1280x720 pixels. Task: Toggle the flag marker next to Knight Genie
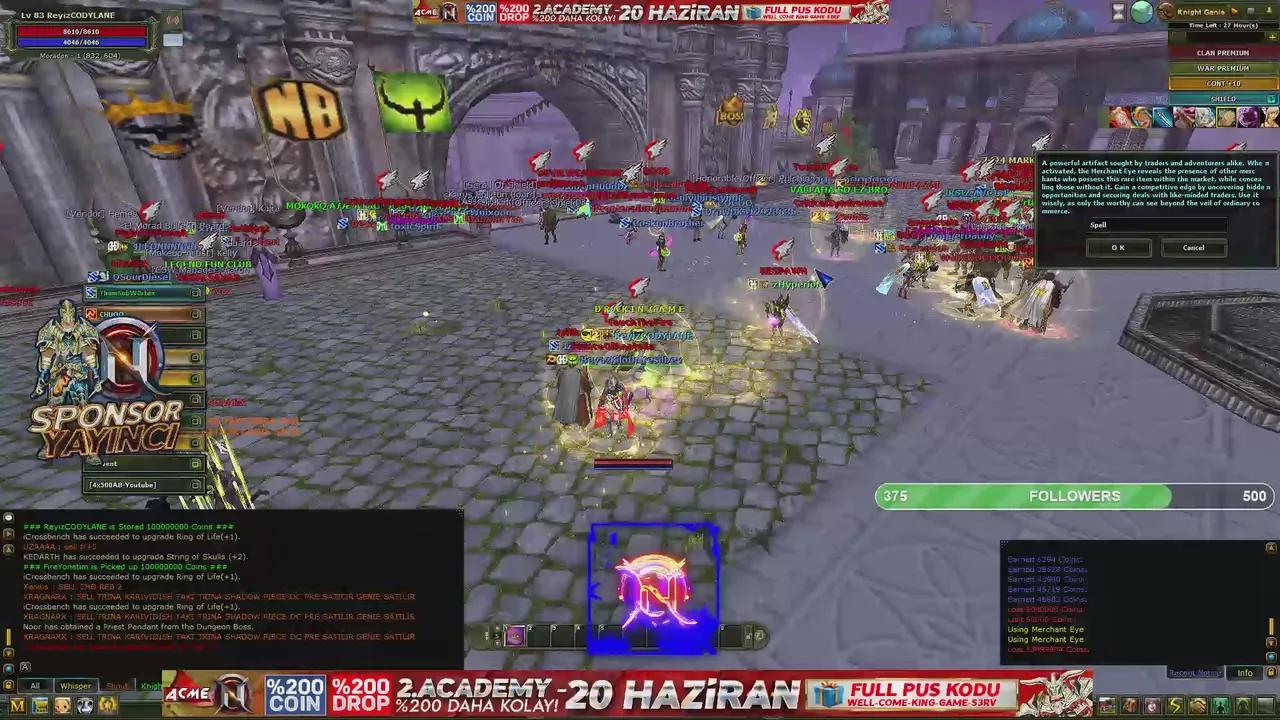click(1235, 9)
